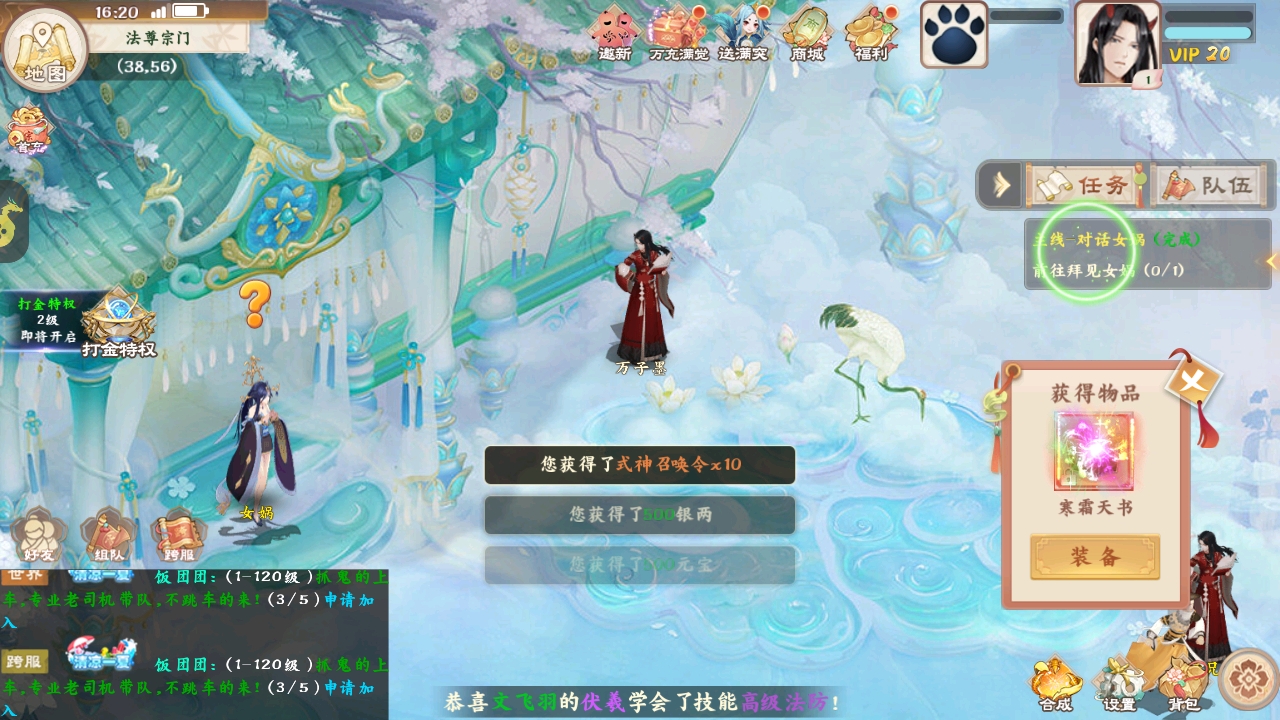Open the 合成 crafting menu

[1054, 683]
